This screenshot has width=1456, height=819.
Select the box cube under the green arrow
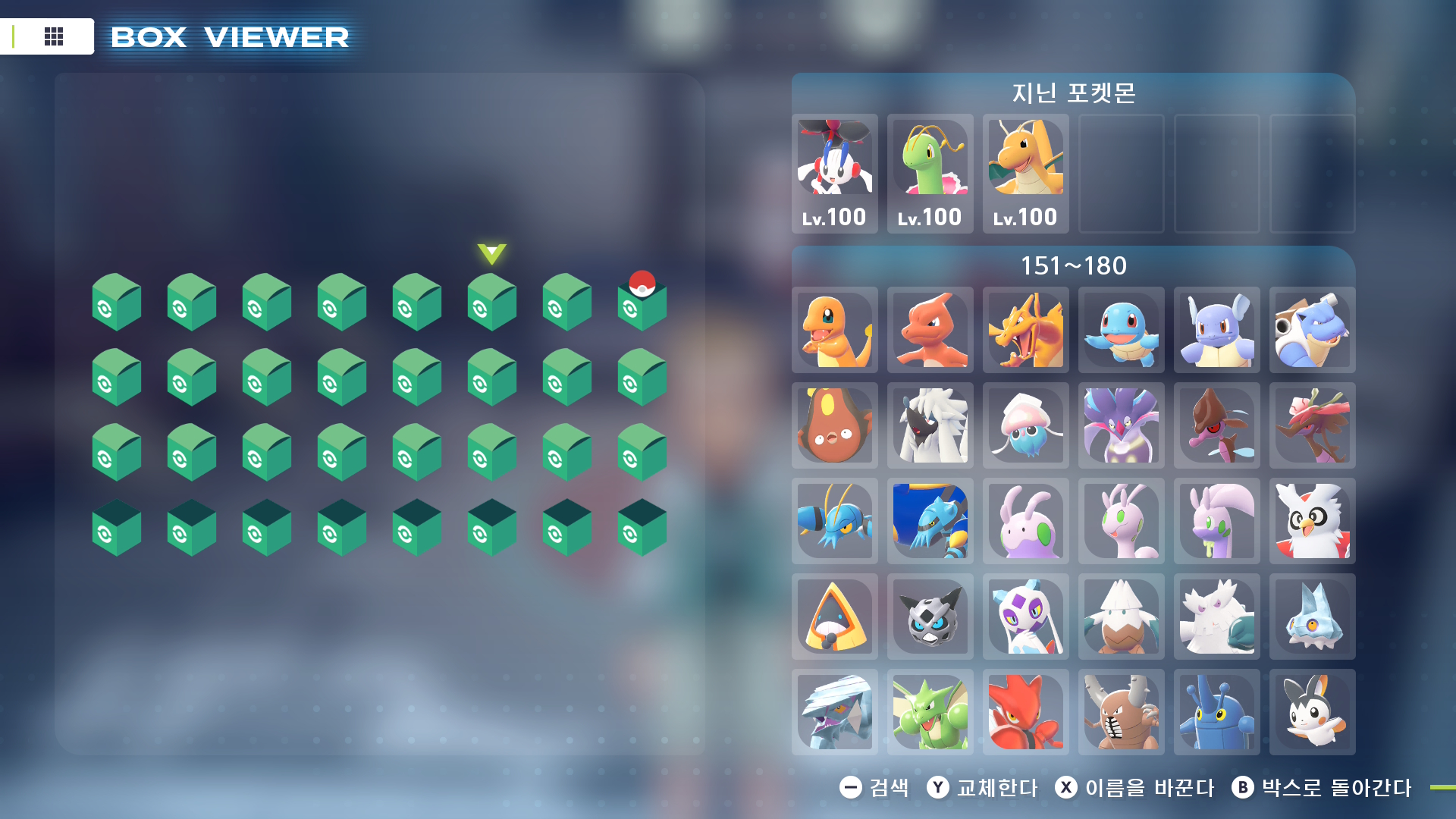(x=491, y=303)
